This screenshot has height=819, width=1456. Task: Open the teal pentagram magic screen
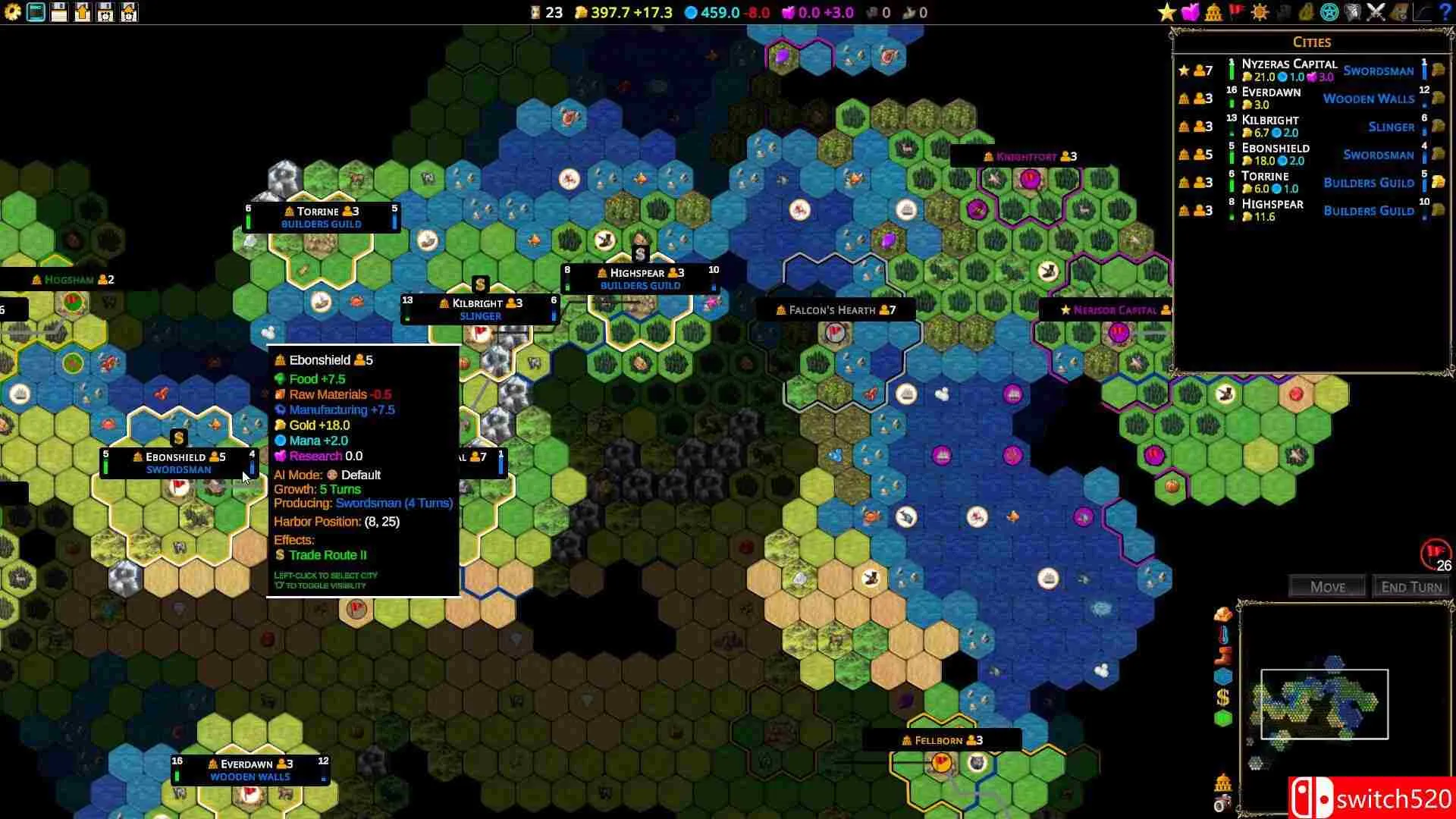(x=1329, y=12)
